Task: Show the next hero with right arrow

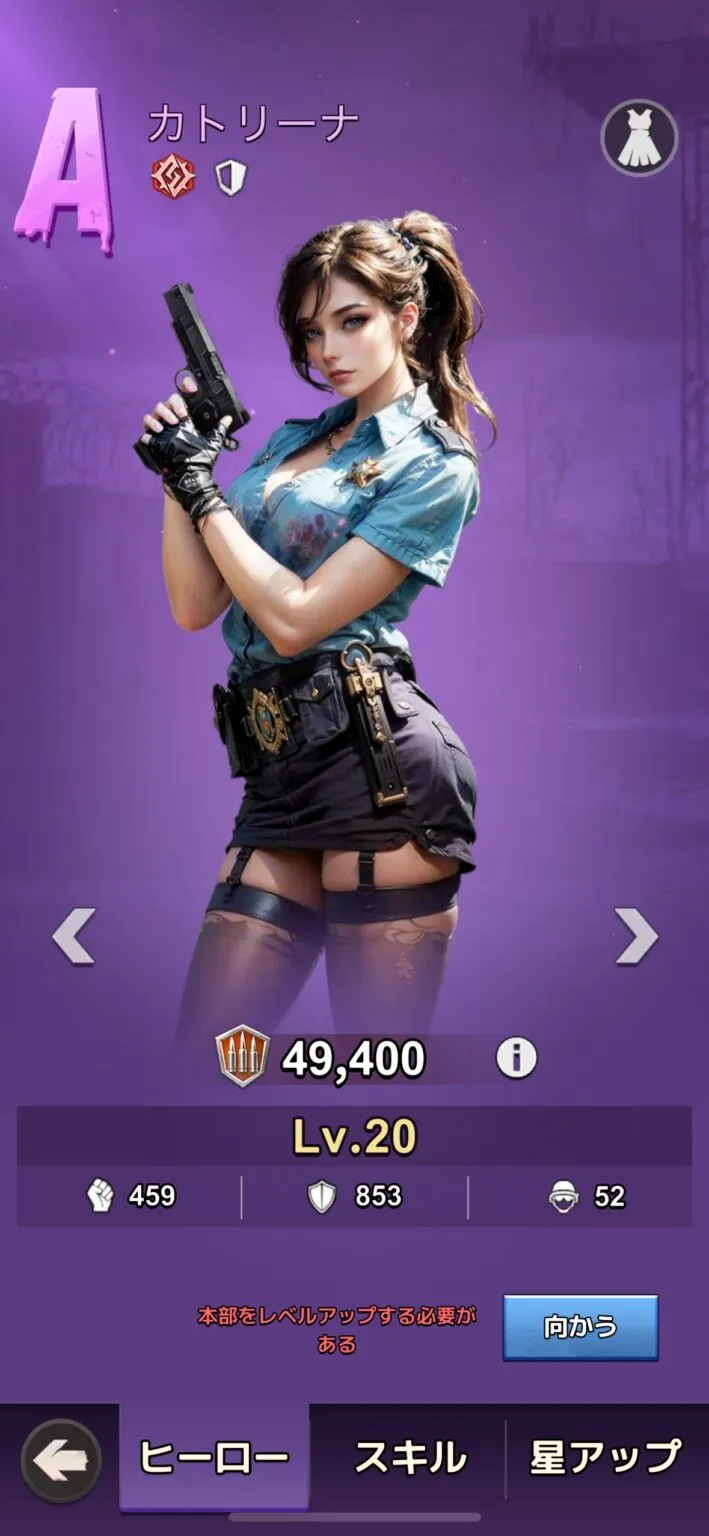Action: tap(636, 936)
